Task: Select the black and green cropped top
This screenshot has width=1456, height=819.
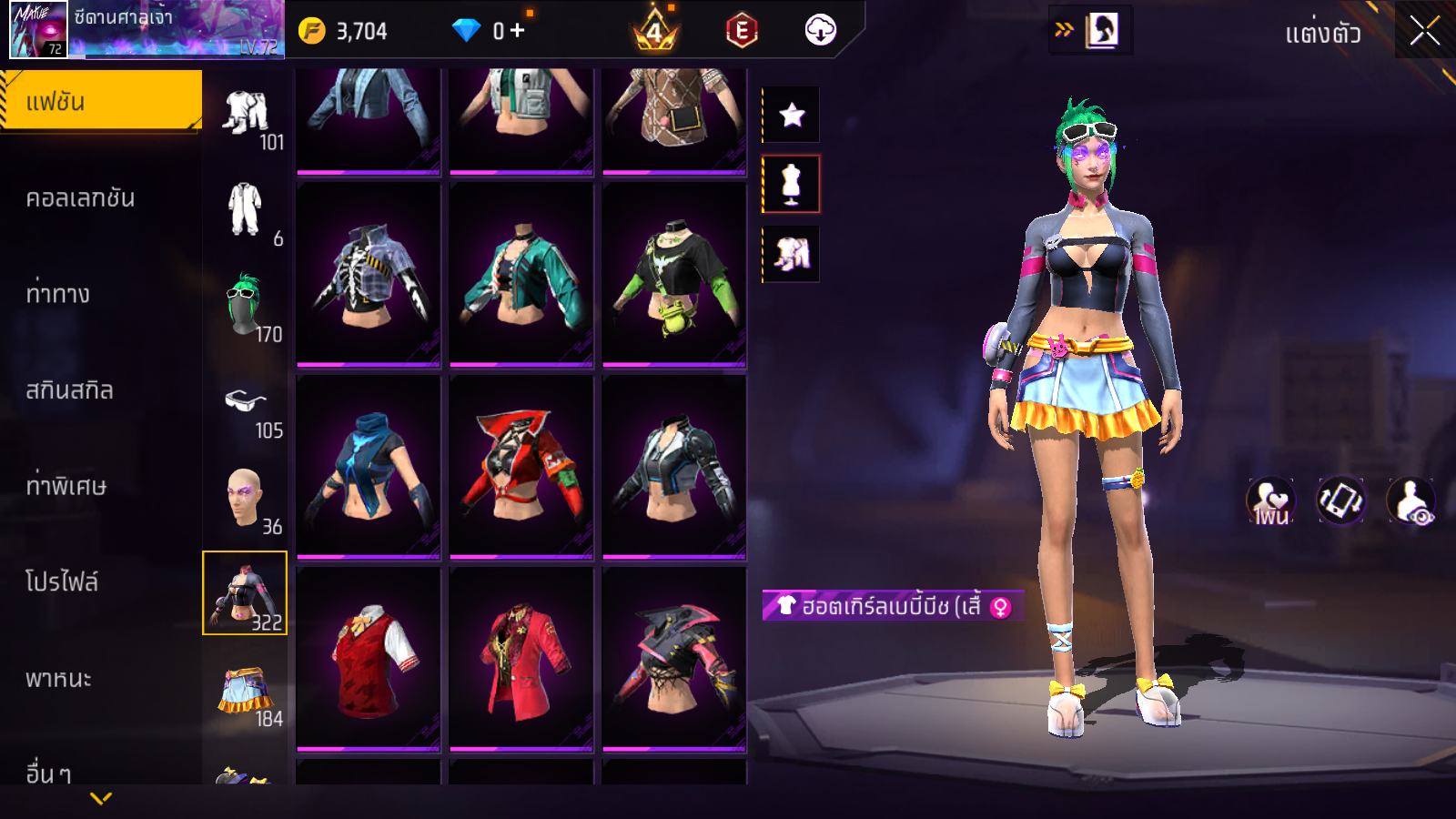Action: tap(673, 274)
